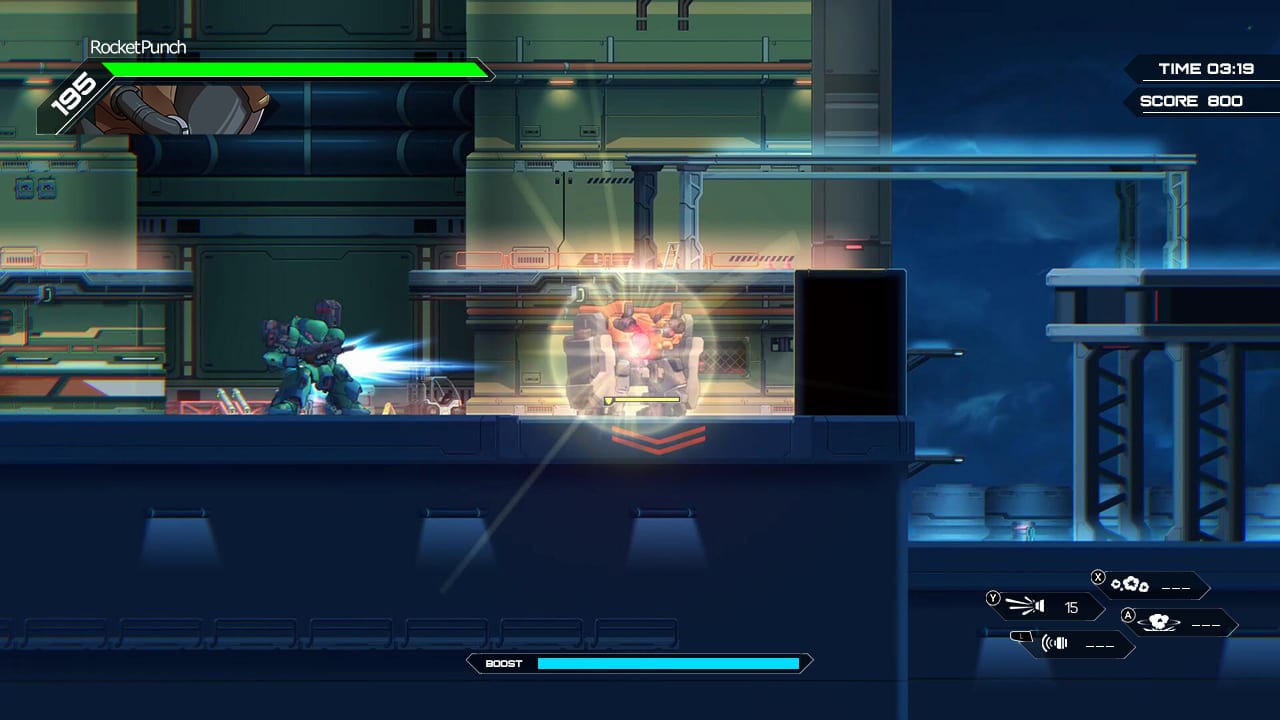Click the L shoulder button badge

click(1019, 635)
